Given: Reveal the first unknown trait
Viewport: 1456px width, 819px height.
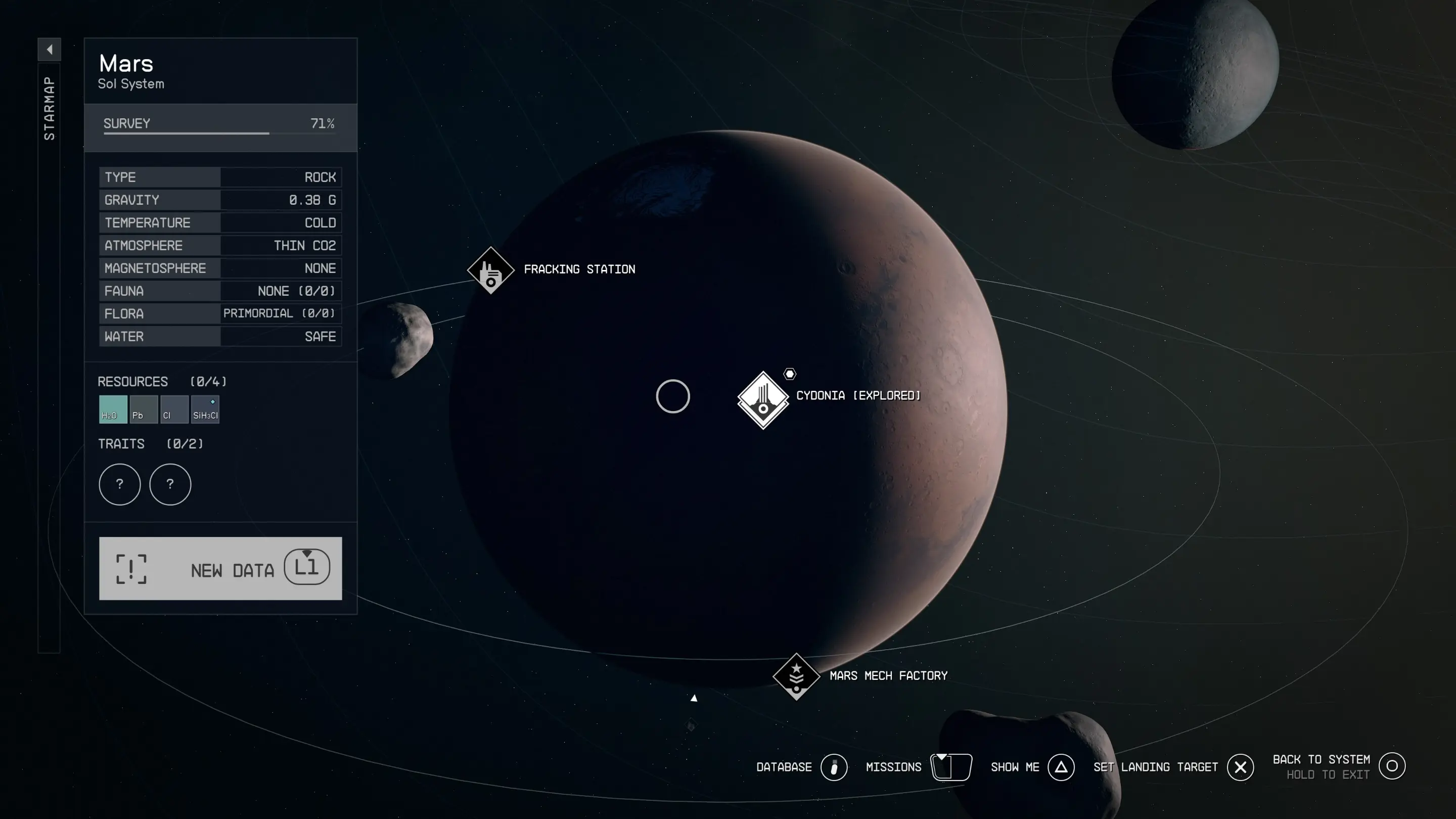Looking at the screenshot, I should (119, 484).
